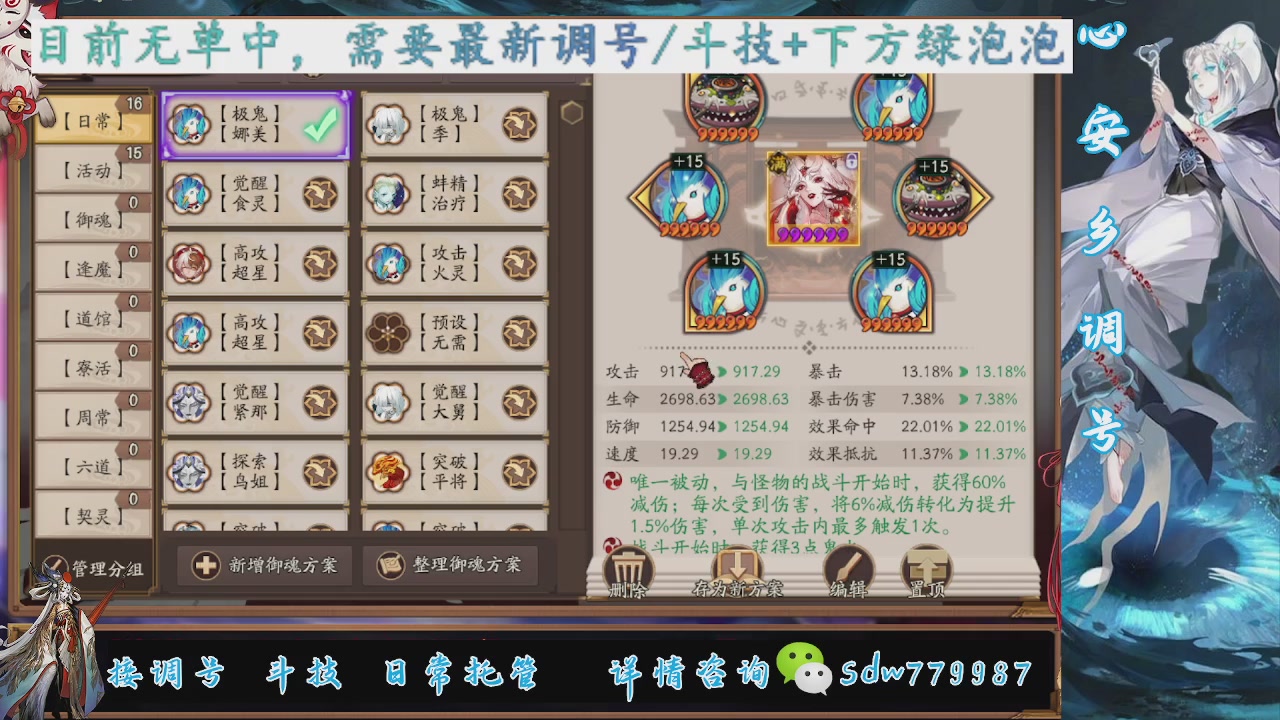Expand the 御魂 category in the sidebar
The width and height of the screenshot is (1280, 720).
[90, 220]
